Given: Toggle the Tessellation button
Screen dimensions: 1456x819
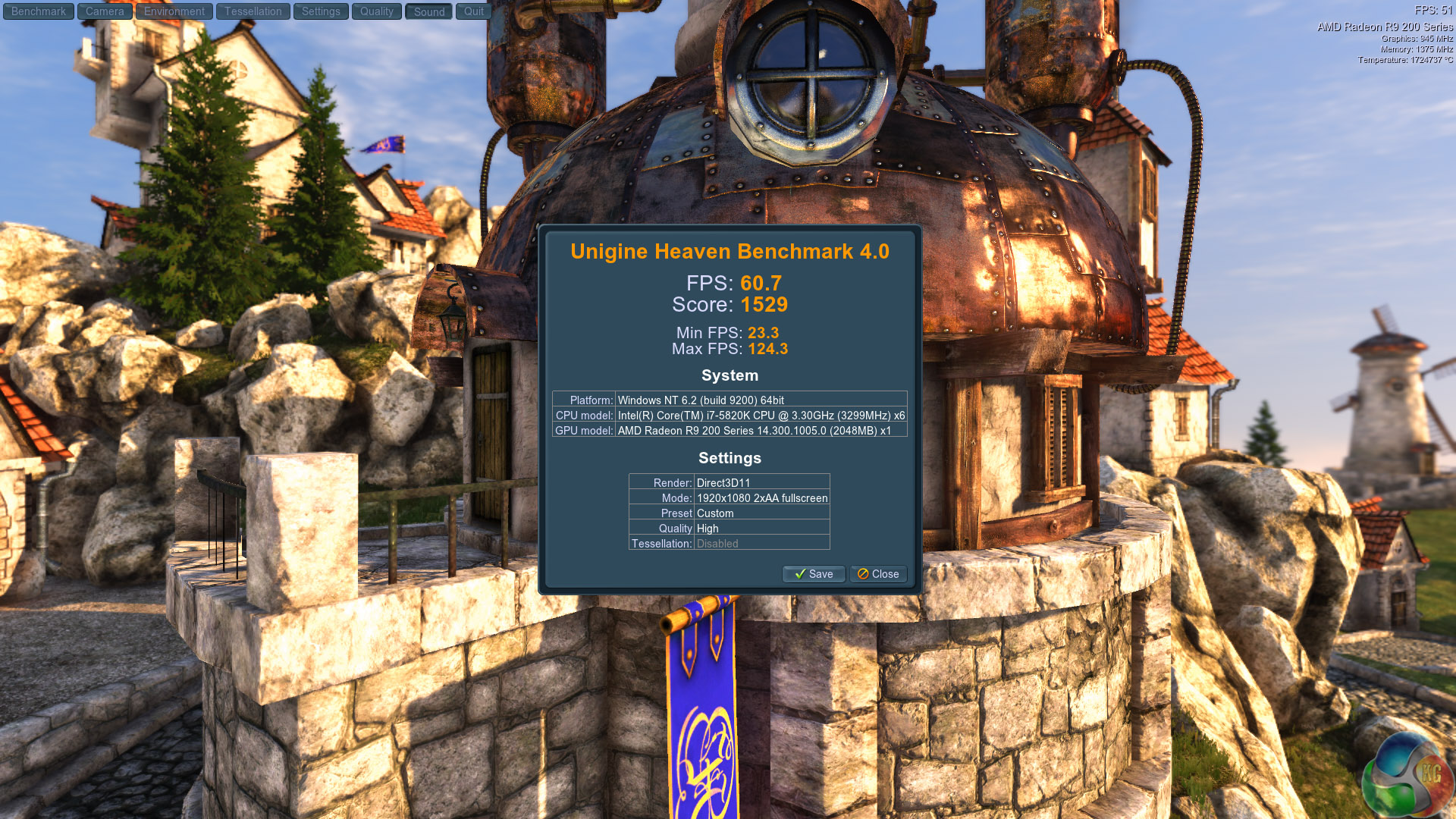Looking at the screenshot, I should point(253,11).
